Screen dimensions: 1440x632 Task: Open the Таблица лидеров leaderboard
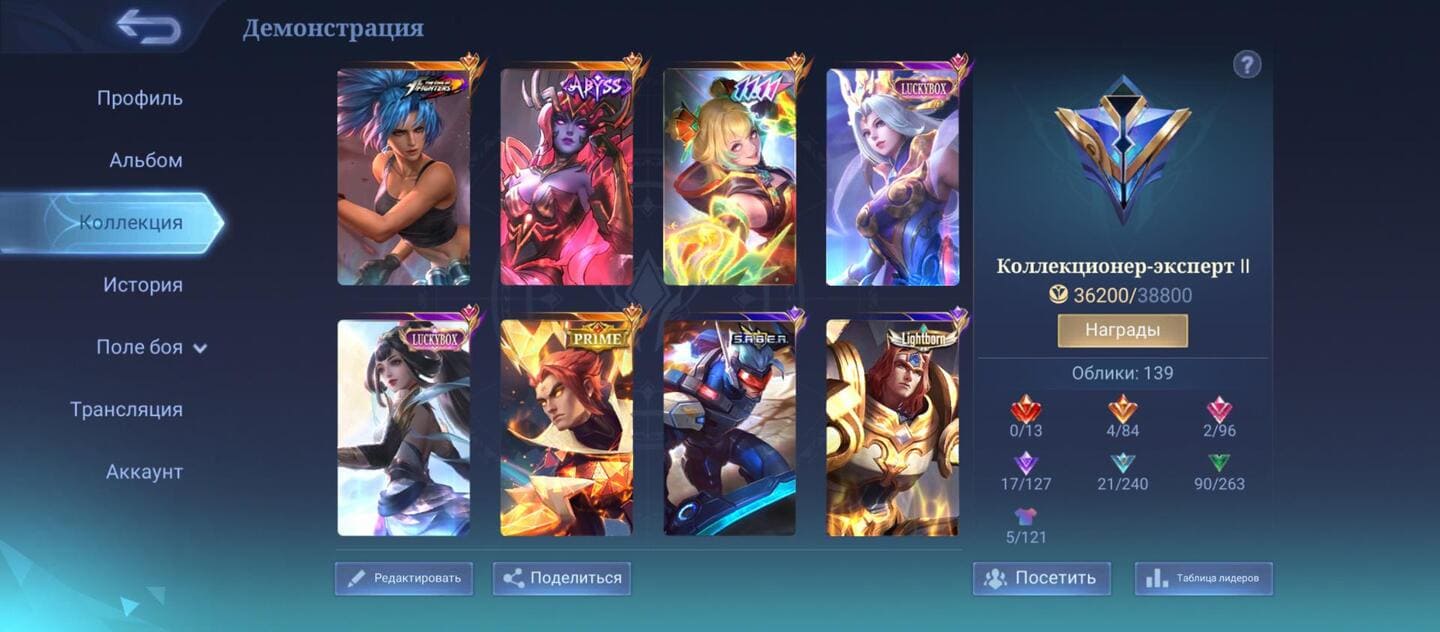tap(1204, 578)
